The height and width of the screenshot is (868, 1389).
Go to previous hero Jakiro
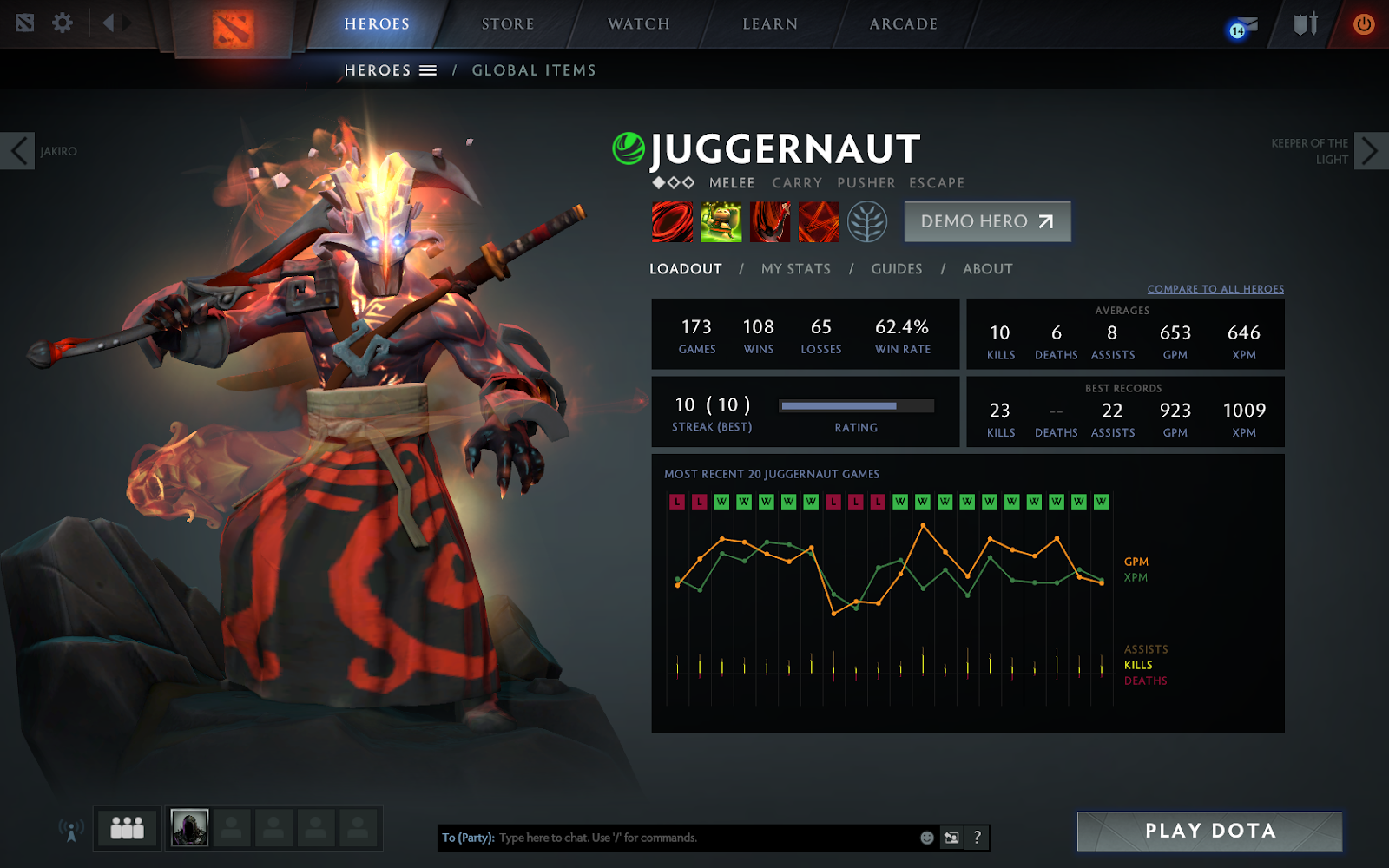click(18, 151)
